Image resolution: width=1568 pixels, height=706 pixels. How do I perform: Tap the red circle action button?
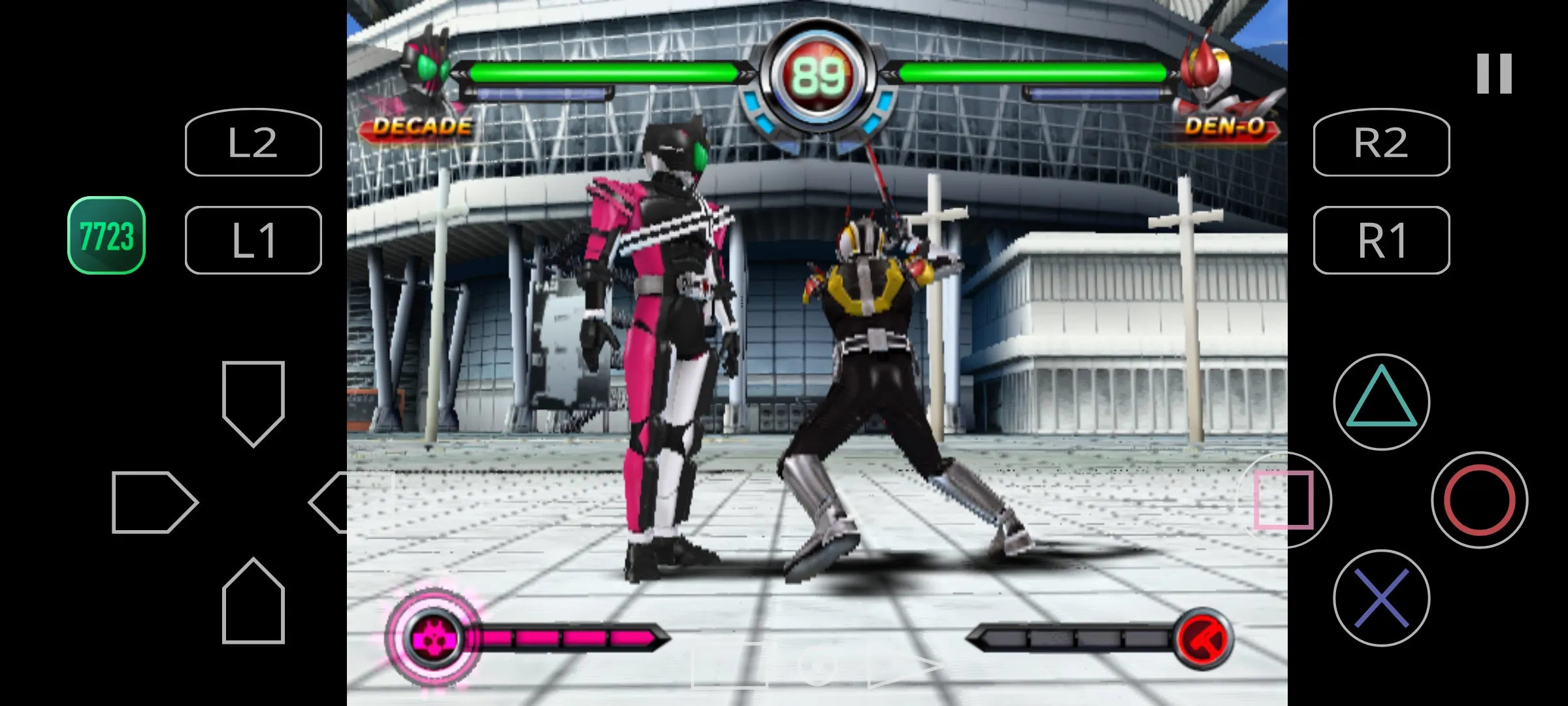[1479, 500]
